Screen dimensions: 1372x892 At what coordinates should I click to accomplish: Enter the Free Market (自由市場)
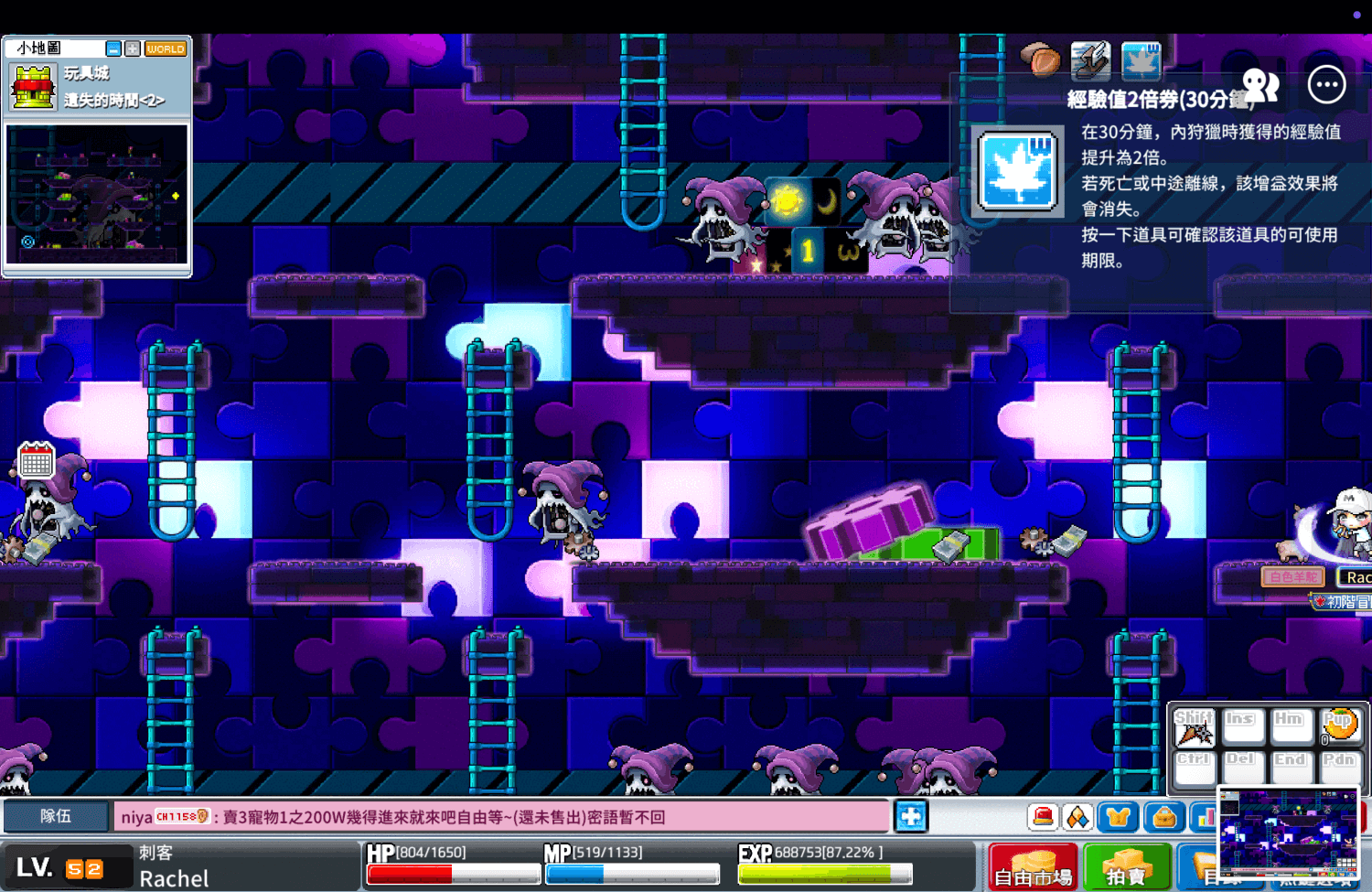coord(1034,867)
